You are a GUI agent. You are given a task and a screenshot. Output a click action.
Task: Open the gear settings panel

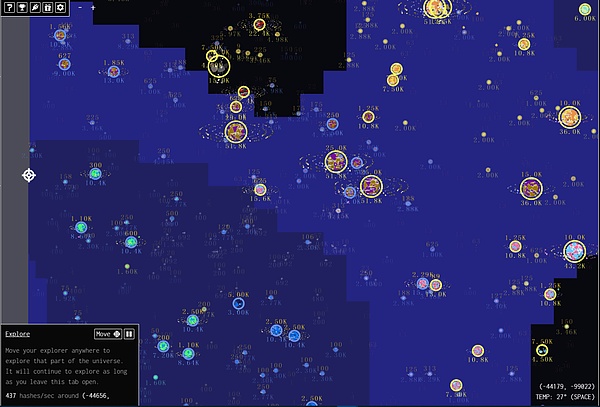(x=61, y=8)
